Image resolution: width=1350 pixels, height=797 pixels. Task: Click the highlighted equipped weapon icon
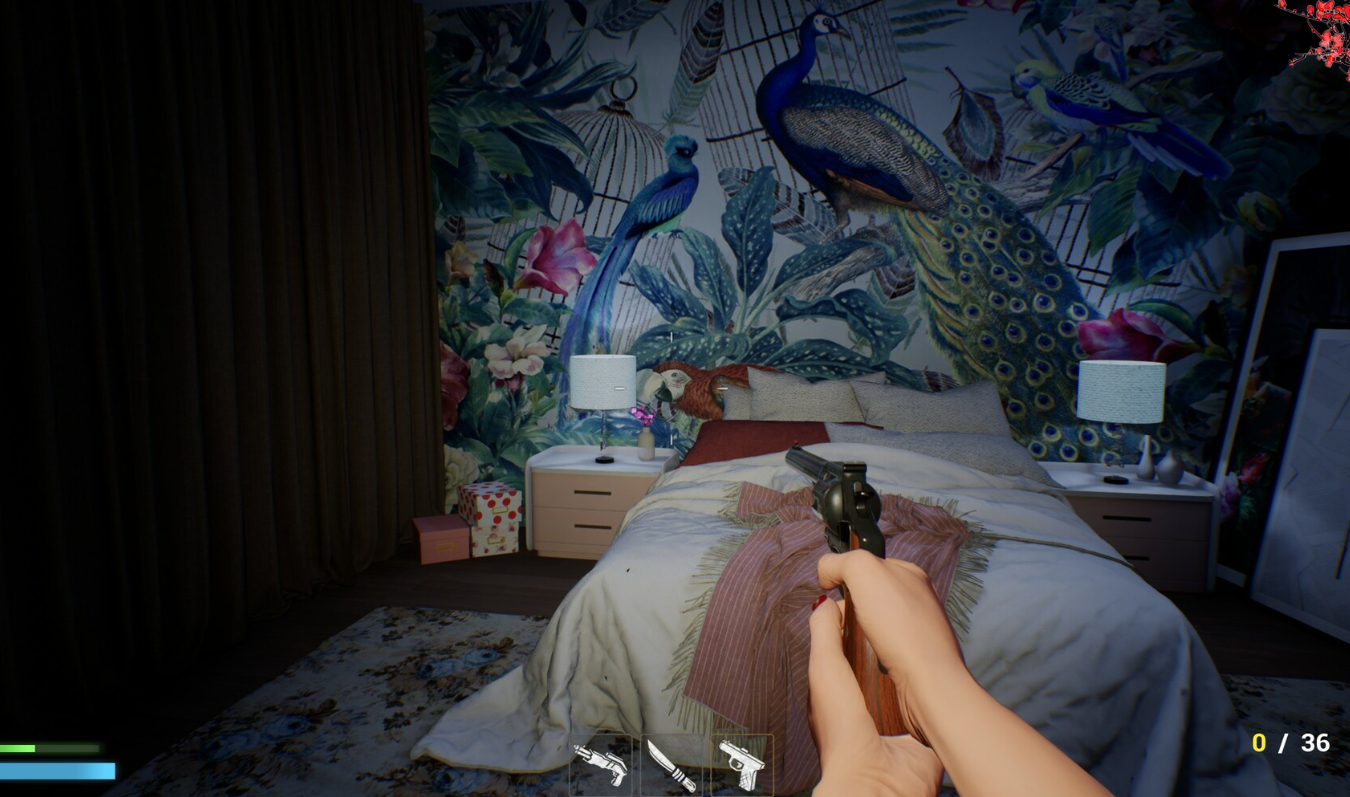740,765
